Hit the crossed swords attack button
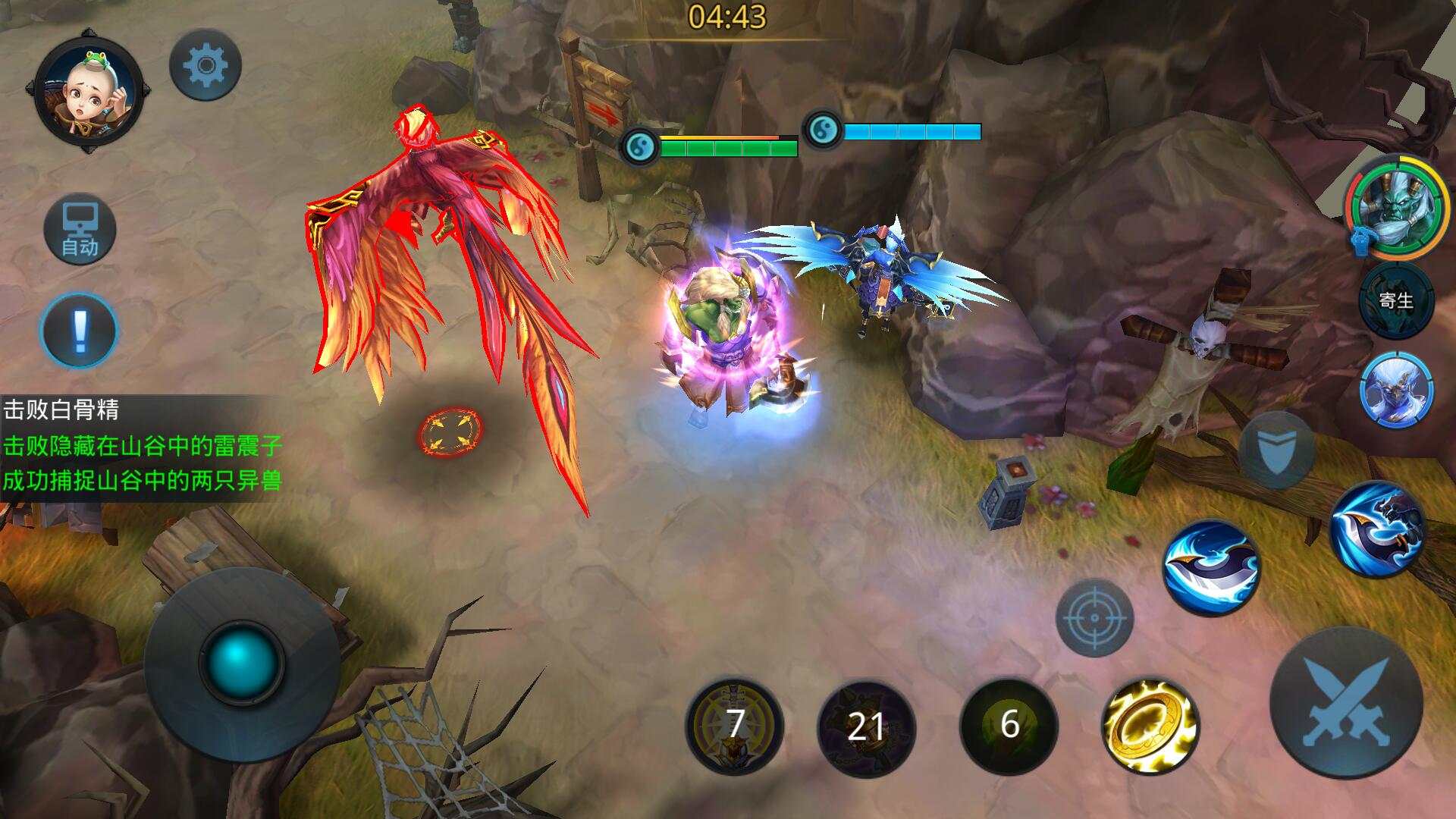The image size is (1456, 819). (x=1345, y=702)
